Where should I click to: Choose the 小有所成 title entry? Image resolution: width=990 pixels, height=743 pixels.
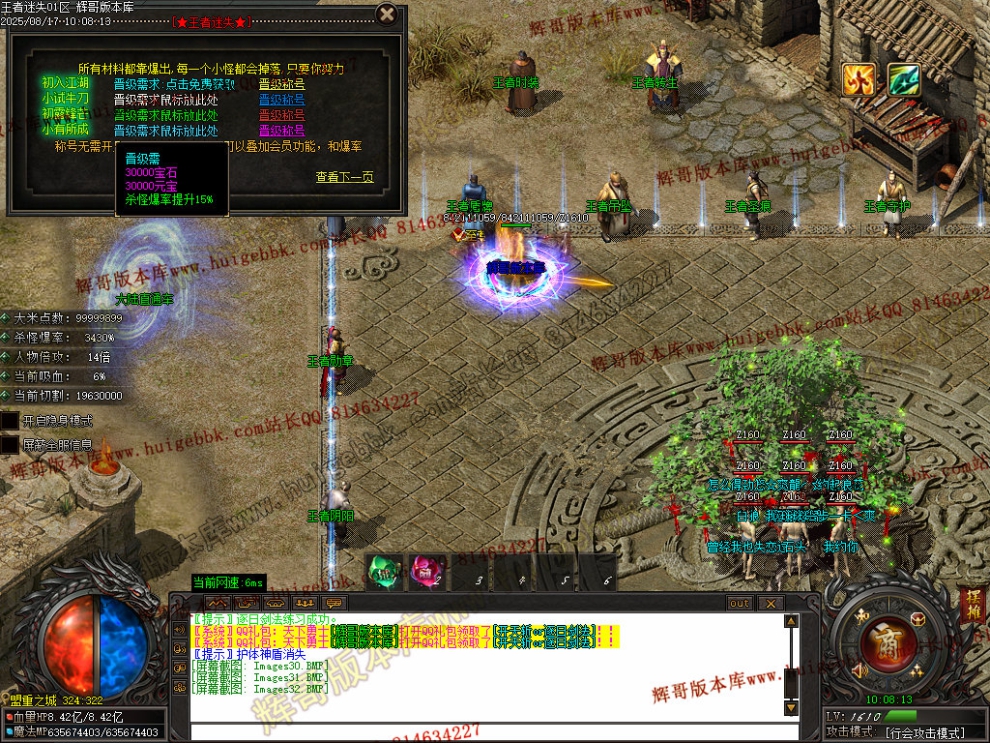click(x=65, y=129)
